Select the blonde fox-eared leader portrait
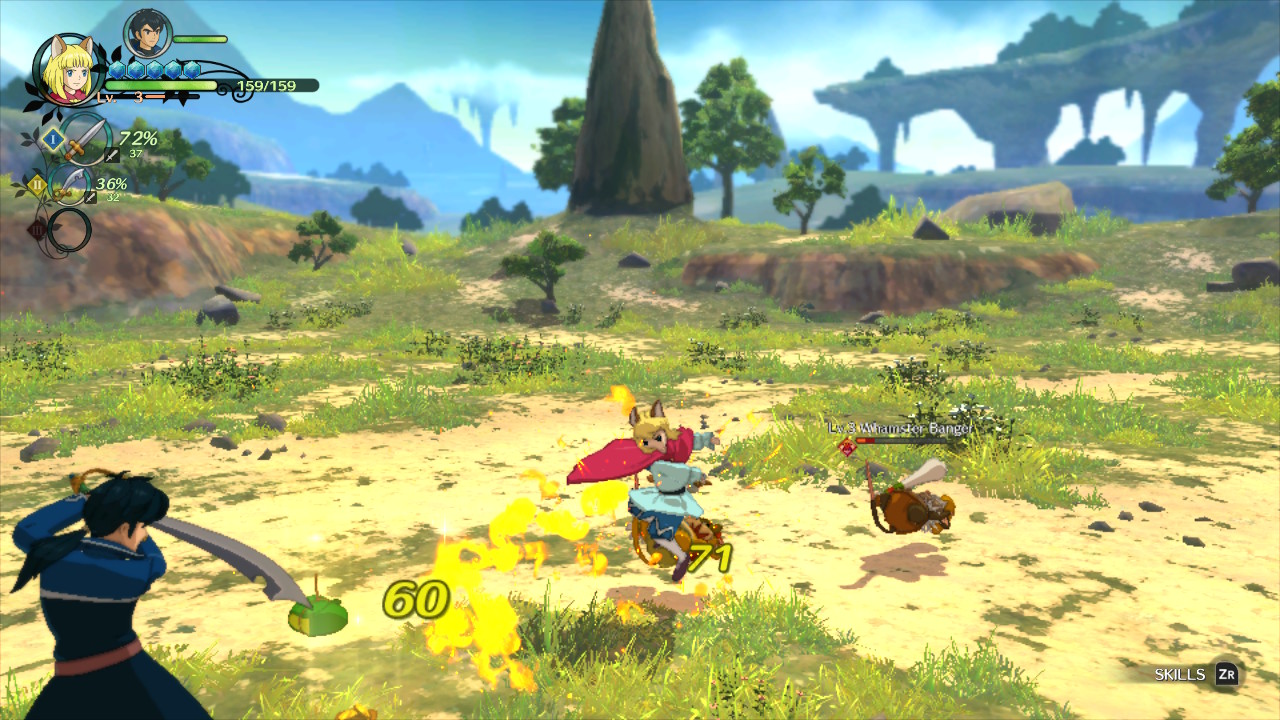This screenshot has height=720, width=1280. pos(69,68)
